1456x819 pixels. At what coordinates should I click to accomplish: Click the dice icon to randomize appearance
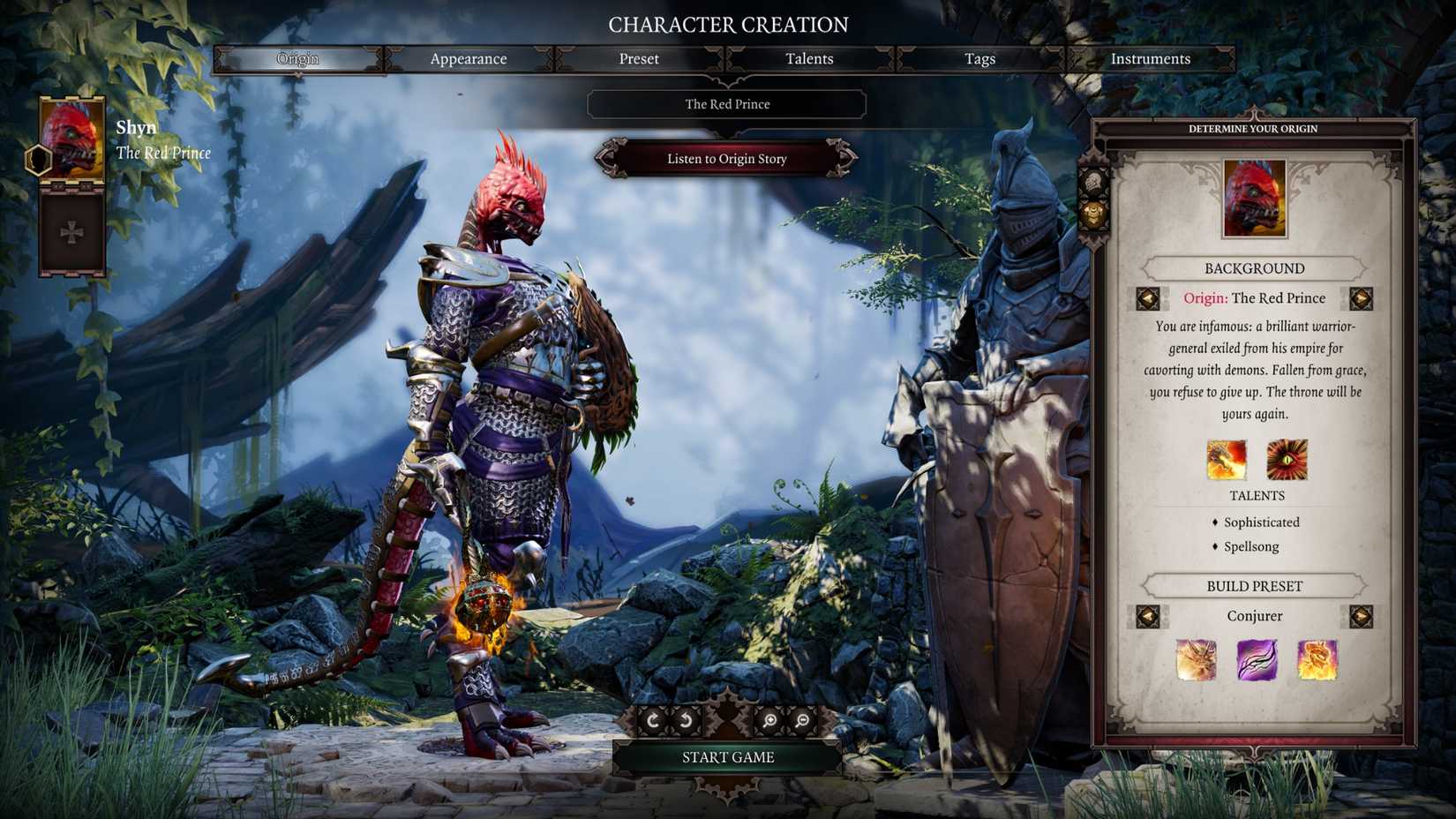point(1093,182)
